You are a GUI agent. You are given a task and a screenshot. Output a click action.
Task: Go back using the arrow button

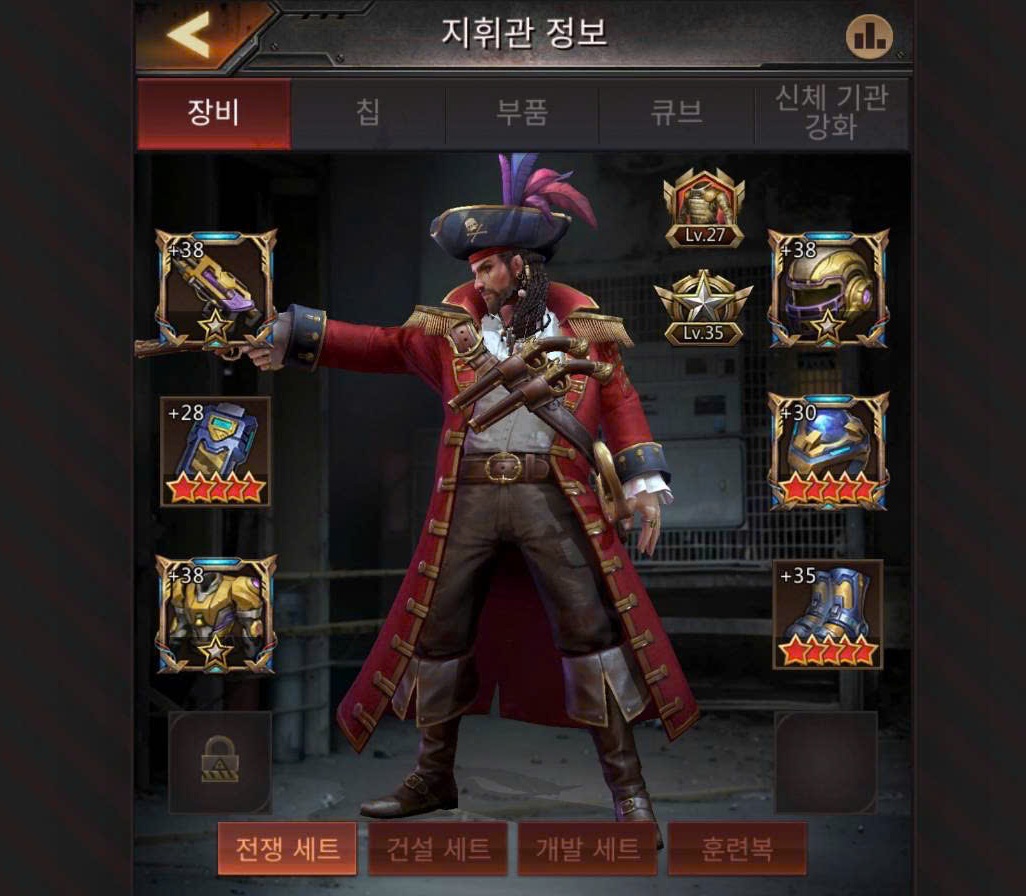[188, 36]
